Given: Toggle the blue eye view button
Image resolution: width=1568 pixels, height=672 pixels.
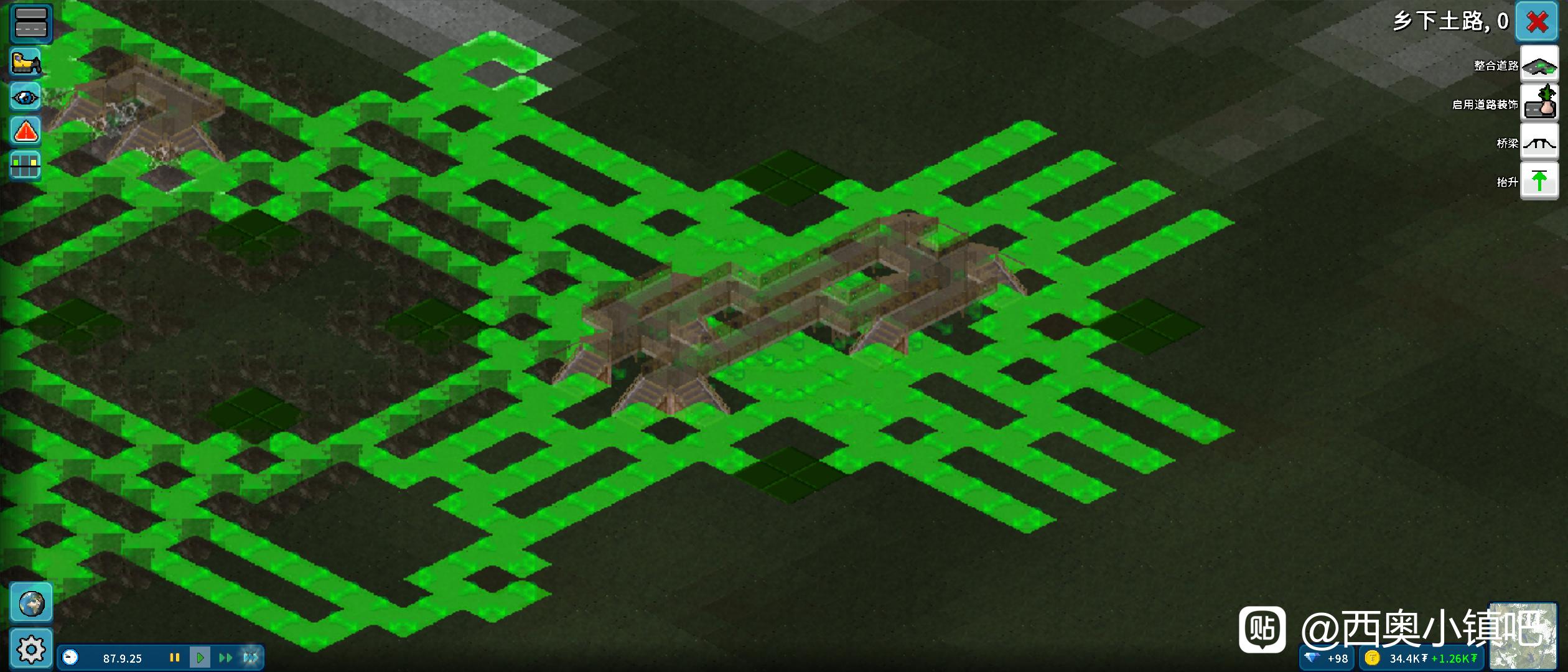Looking at the screenshot, I should (x=26, y=97).
